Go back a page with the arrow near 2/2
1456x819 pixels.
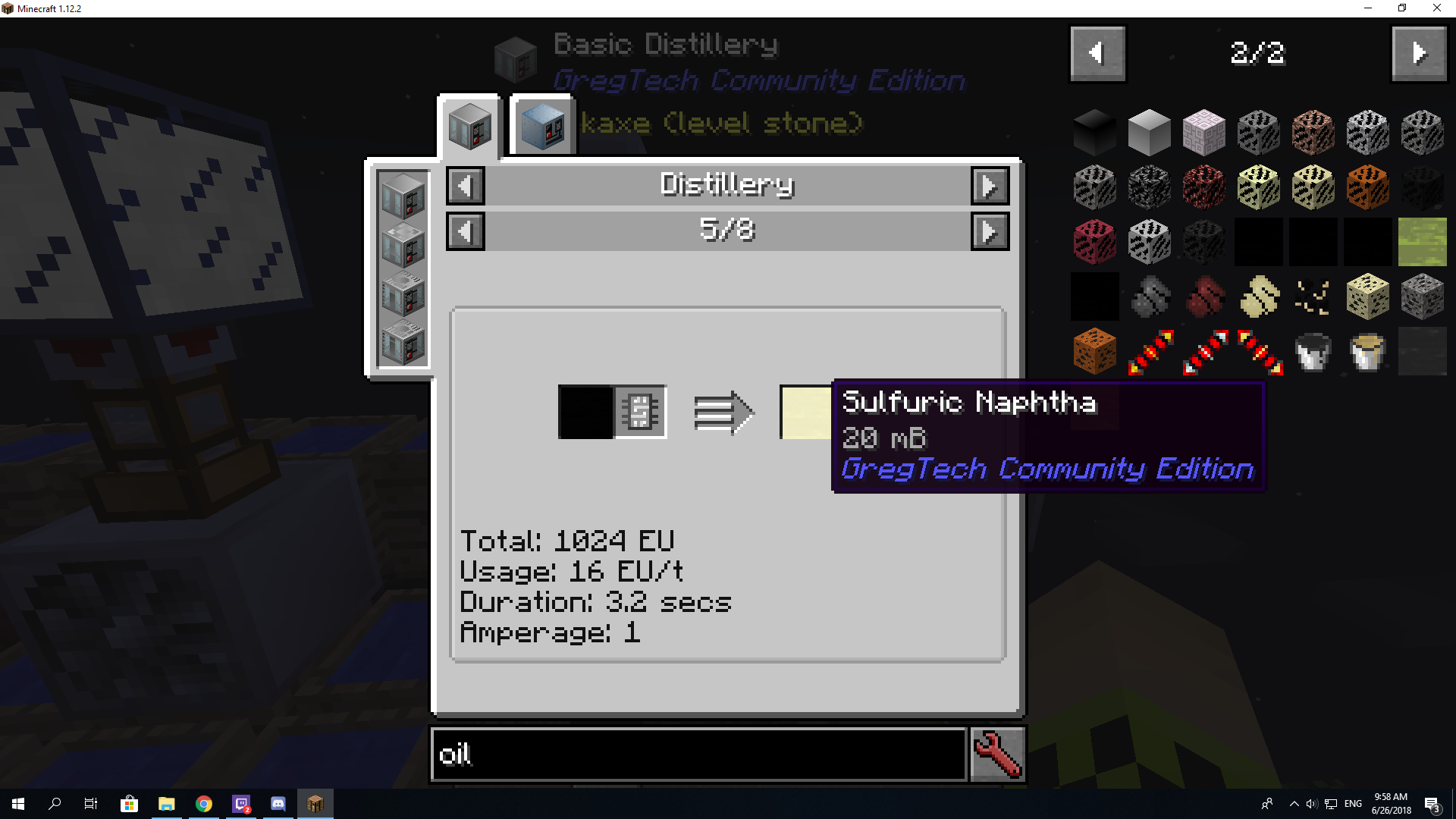(x=1097, y=53)
